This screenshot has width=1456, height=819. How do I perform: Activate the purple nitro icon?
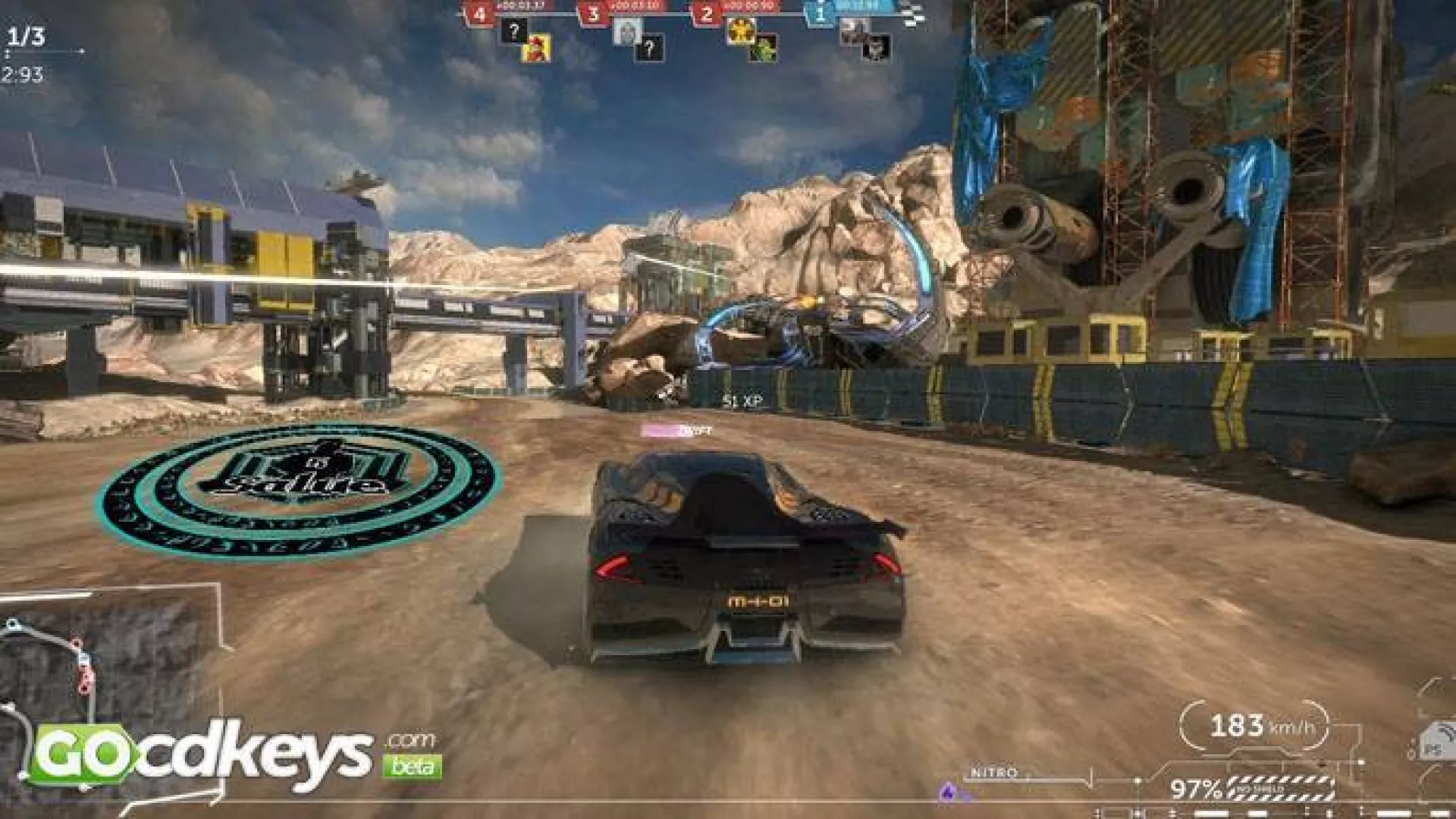tap(947, 792)
